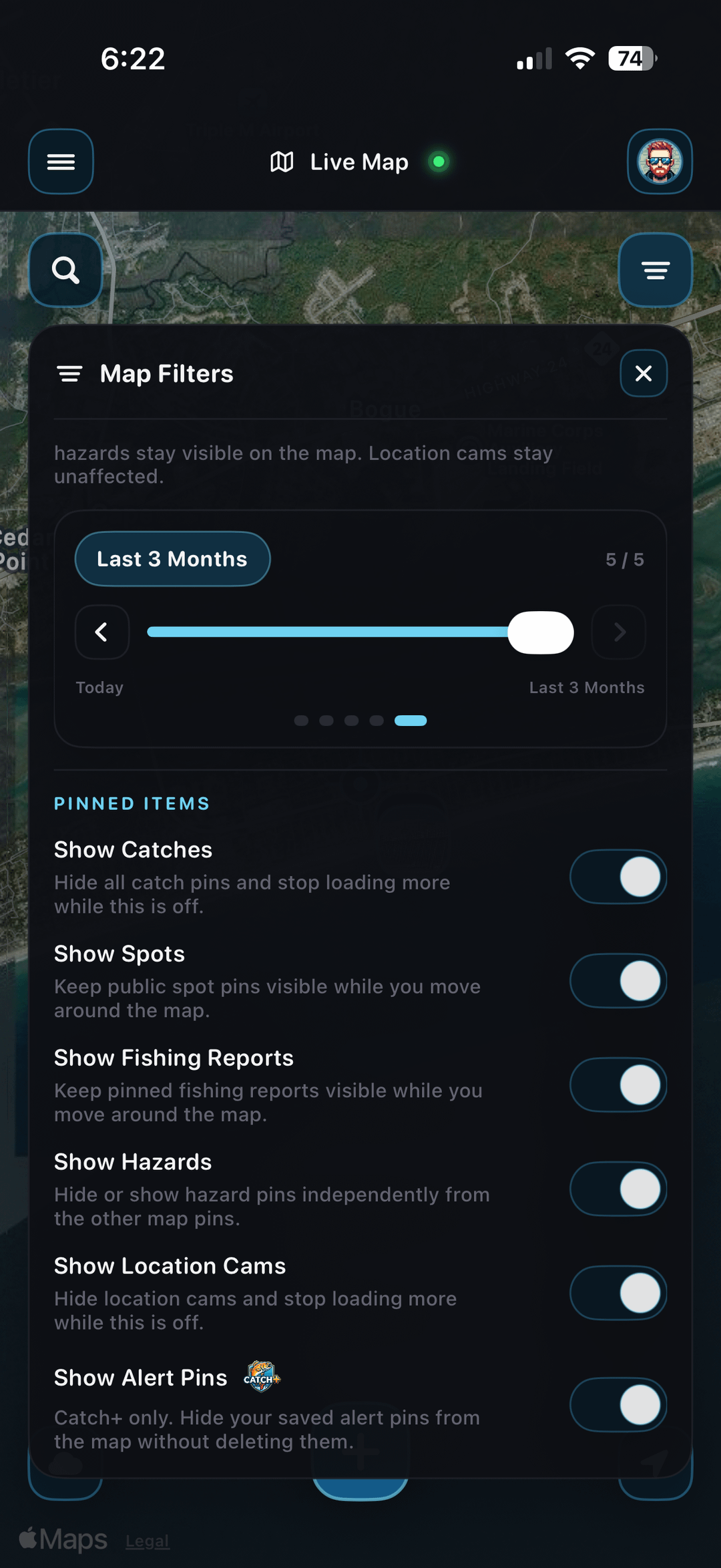This screenshot has height=1568, width=721.
Task: Close the Map Filters panel
Action: click(643, 373)
